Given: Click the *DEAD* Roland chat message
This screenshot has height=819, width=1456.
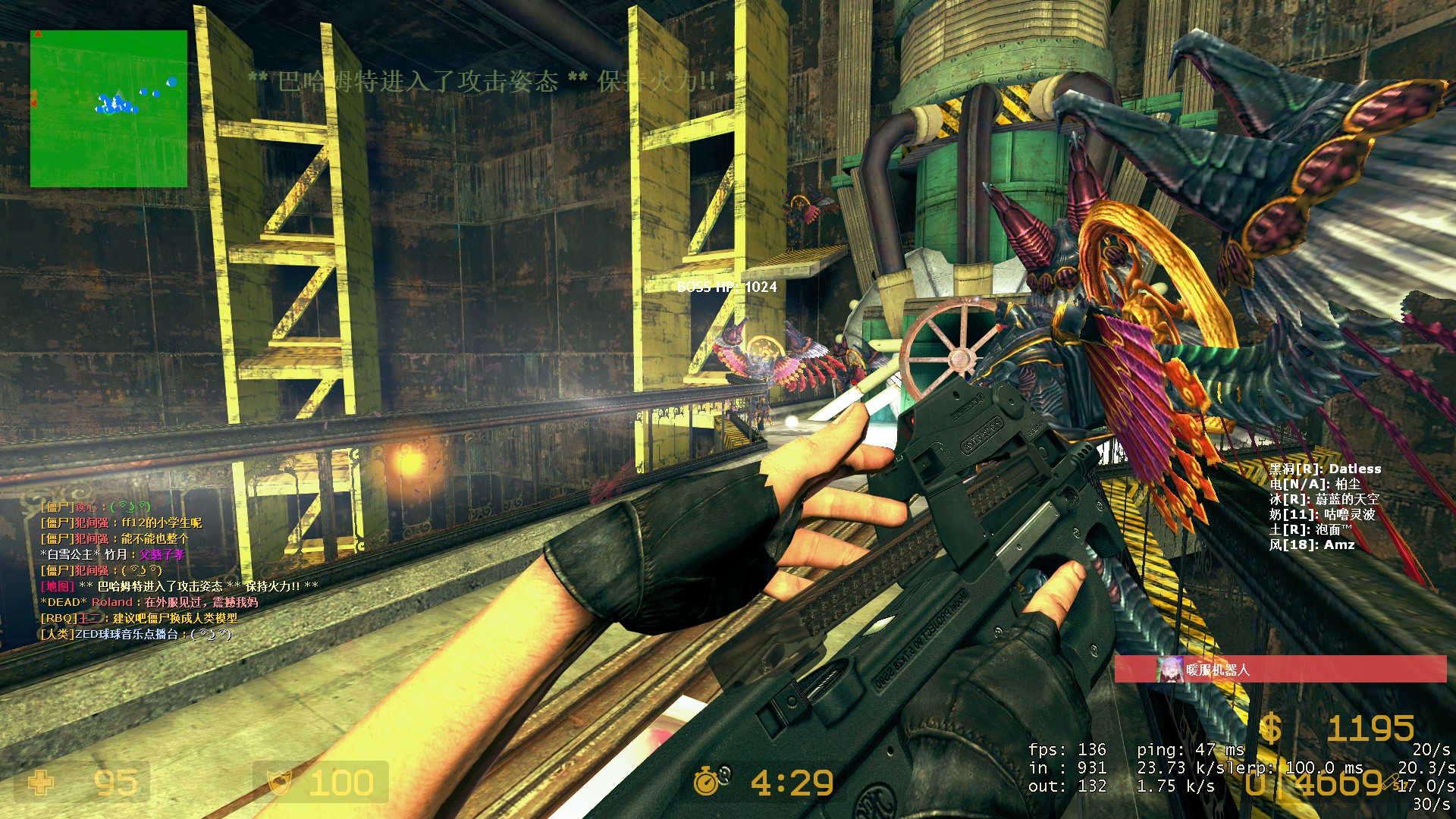Looking at the screenshot, I should 149,602.
